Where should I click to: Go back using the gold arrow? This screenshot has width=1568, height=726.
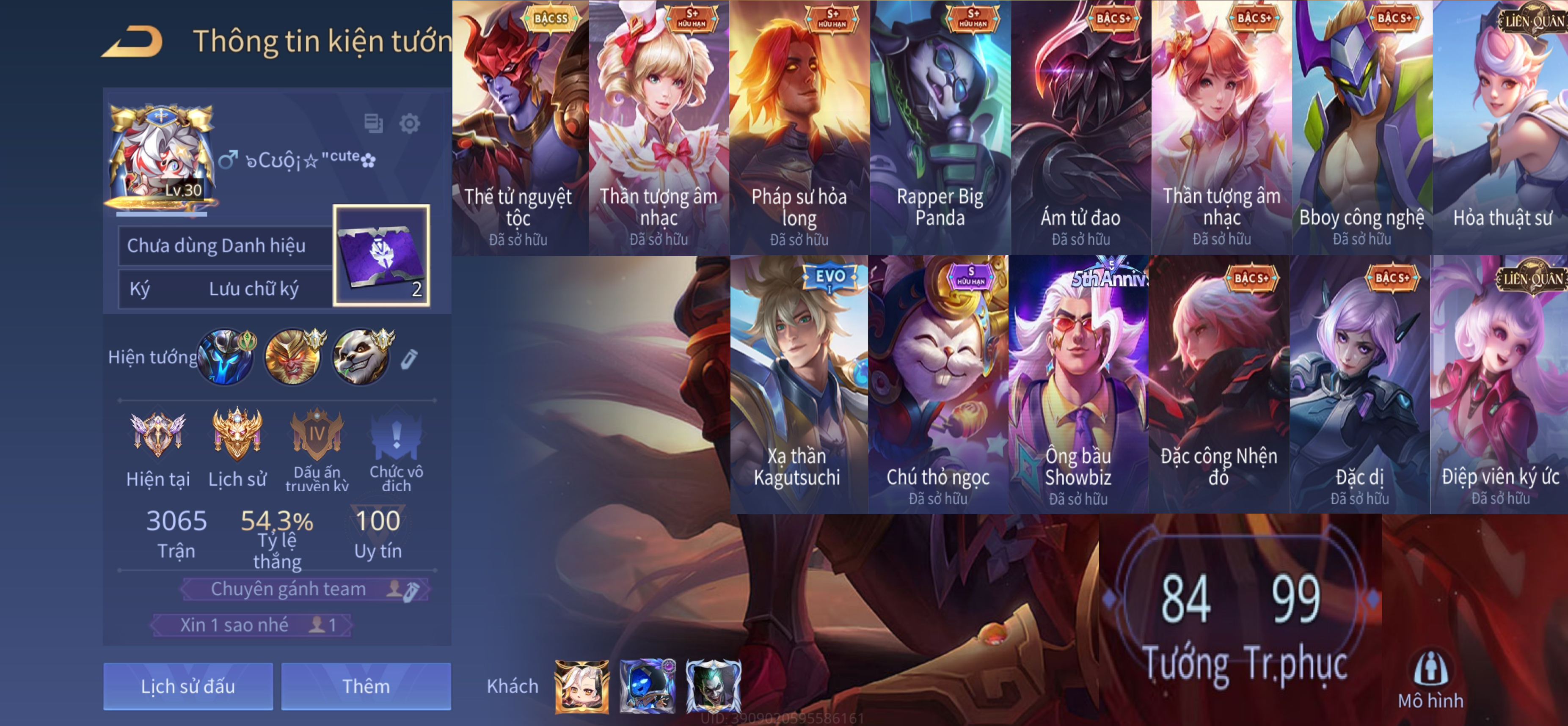[x=133, y=42]
